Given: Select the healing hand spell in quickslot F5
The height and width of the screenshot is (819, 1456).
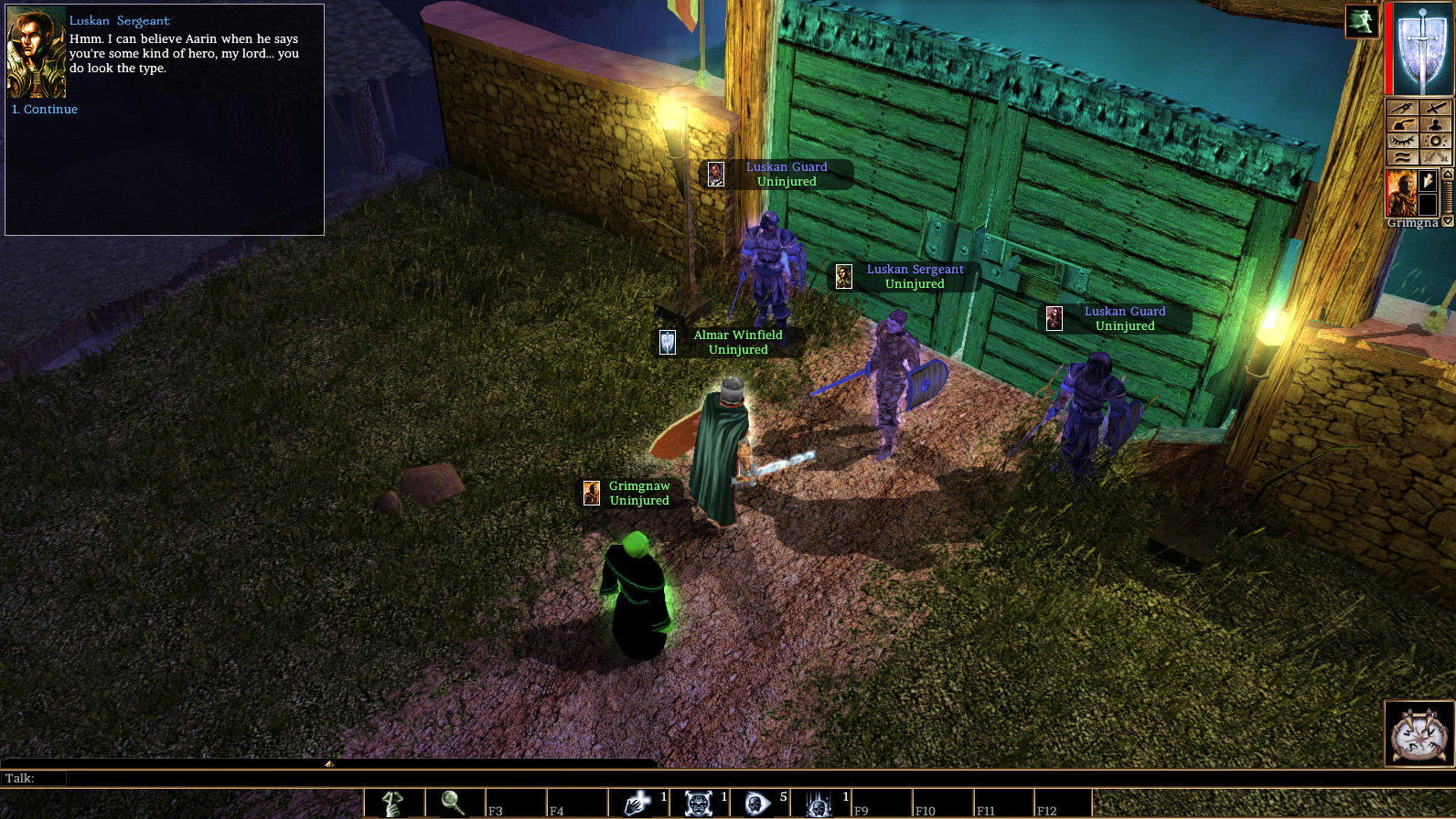Looking at the screenshot, I should click(x=638, y=803).
